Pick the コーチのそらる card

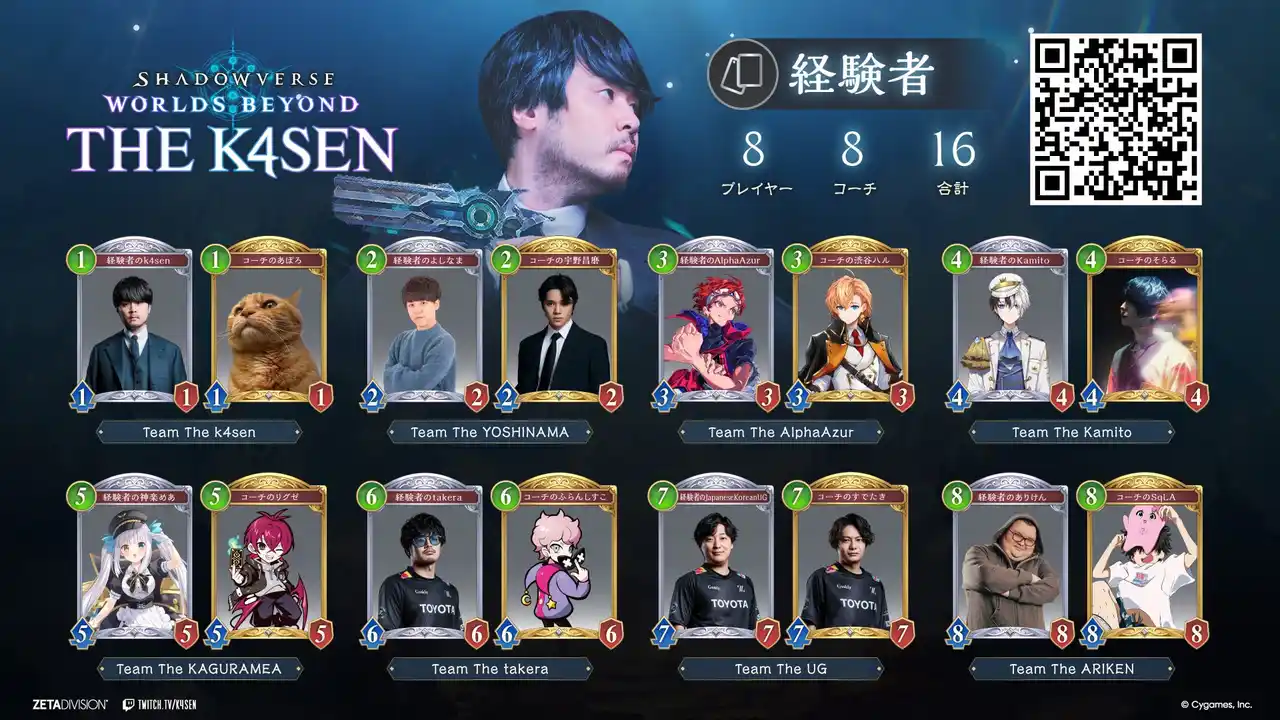point(1144,325)
